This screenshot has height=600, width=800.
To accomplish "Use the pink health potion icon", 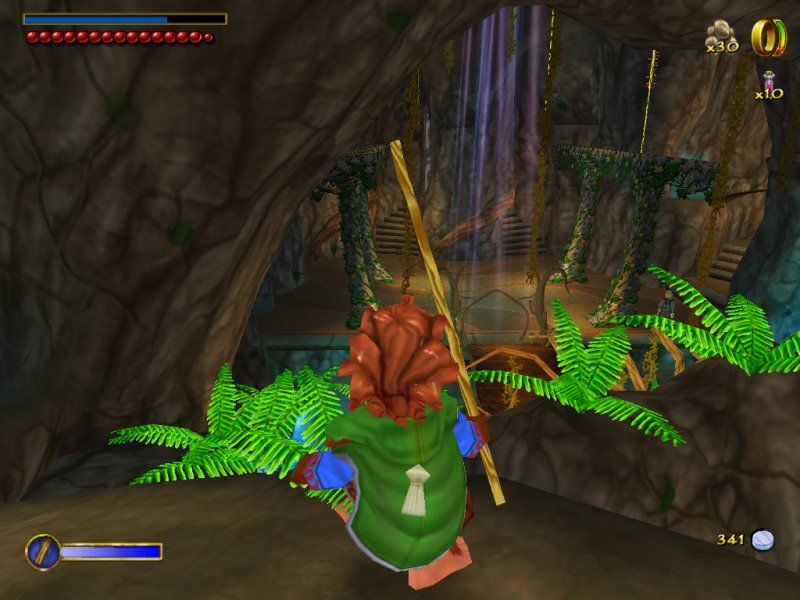I will (769, 80).
